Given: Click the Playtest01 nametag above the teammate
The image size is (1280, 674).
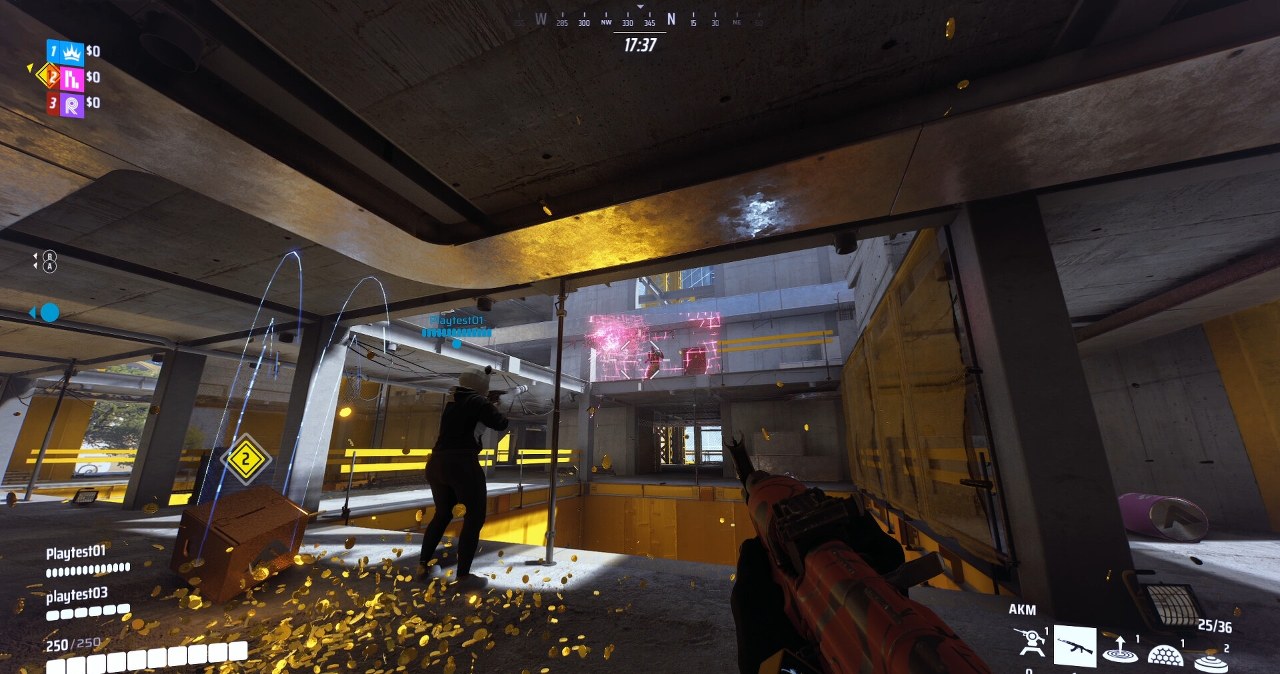Looking at the screenshot, I should tap(456, 321).
